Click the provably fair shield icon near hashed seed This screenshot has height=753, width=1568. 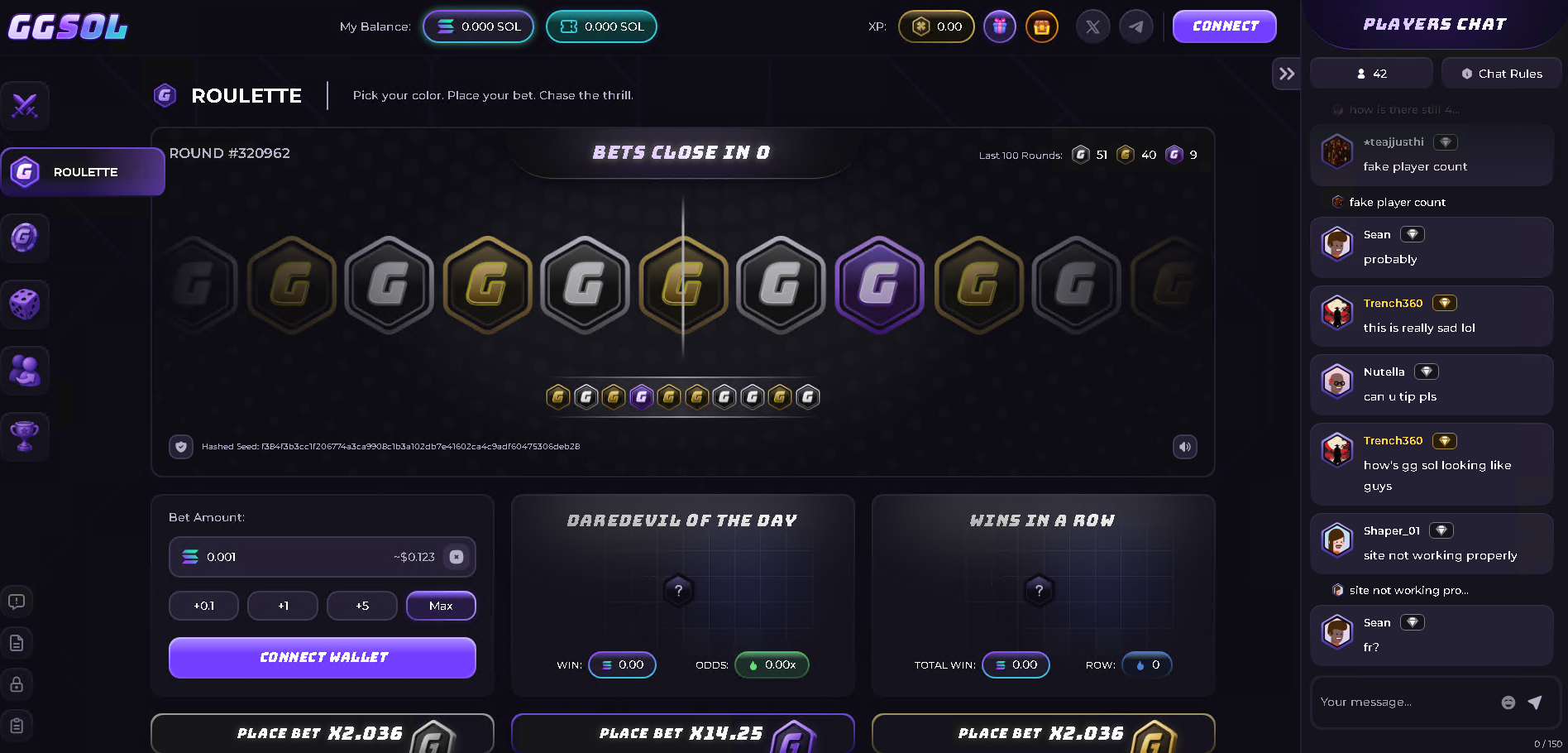[180, 447]
